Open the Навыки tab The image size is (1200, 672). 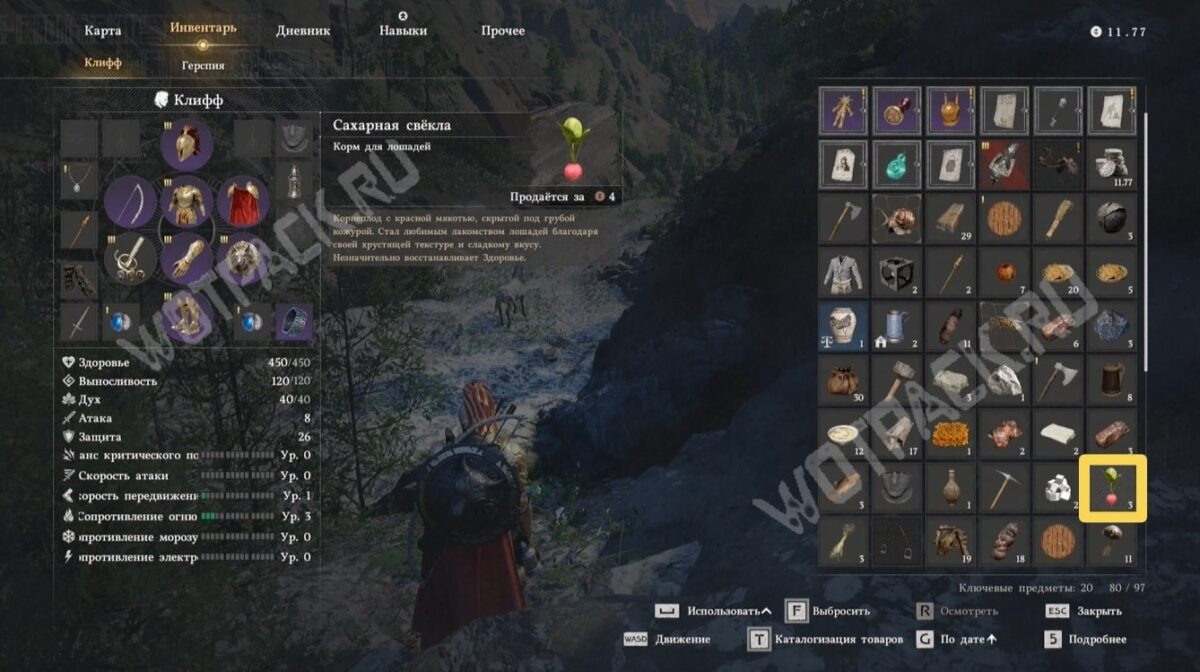[x=403, y=30]
